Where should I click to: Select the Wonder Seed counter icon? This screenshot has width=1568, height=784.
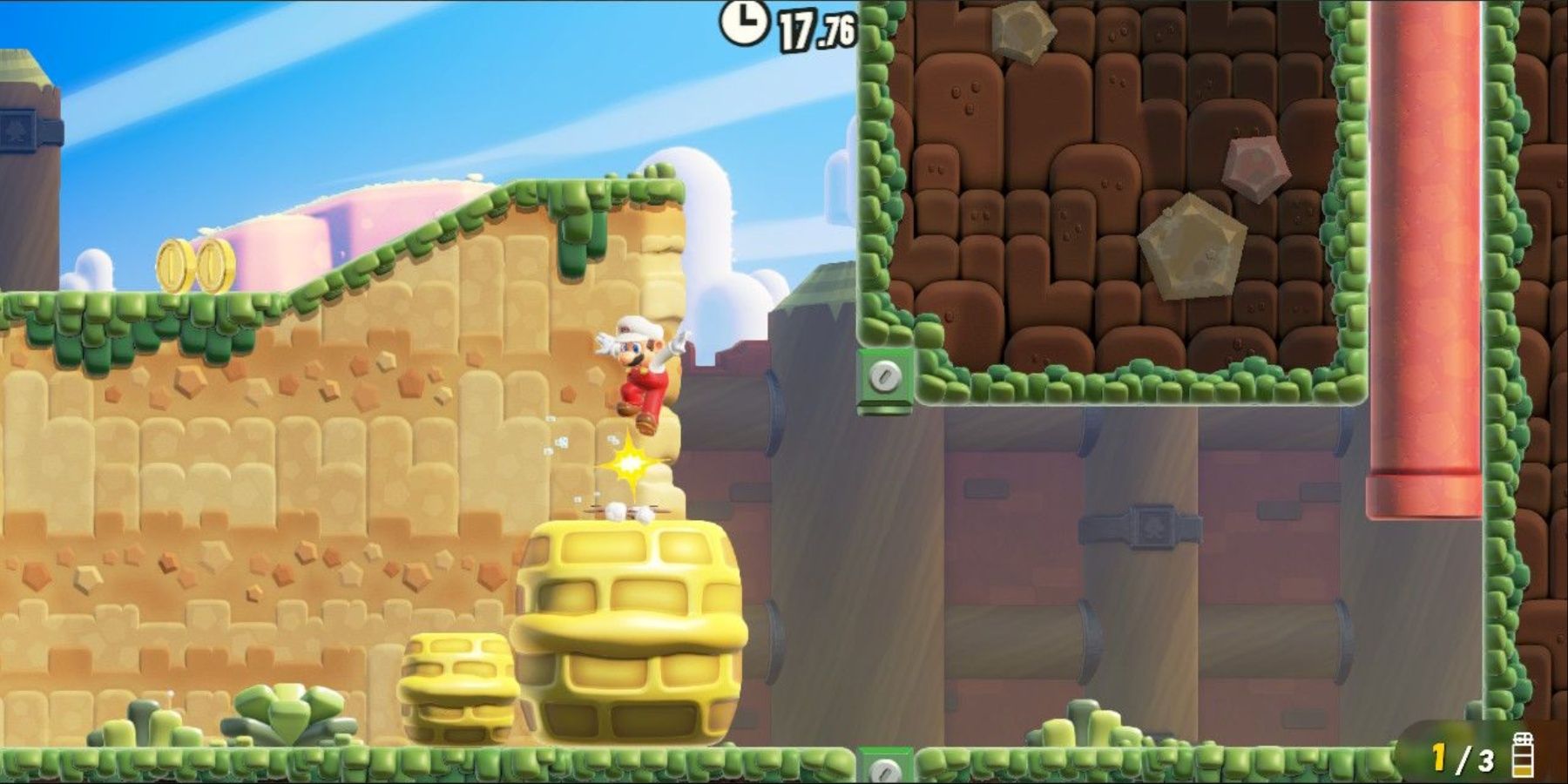pyautogui.click(x=1524, y=758)
